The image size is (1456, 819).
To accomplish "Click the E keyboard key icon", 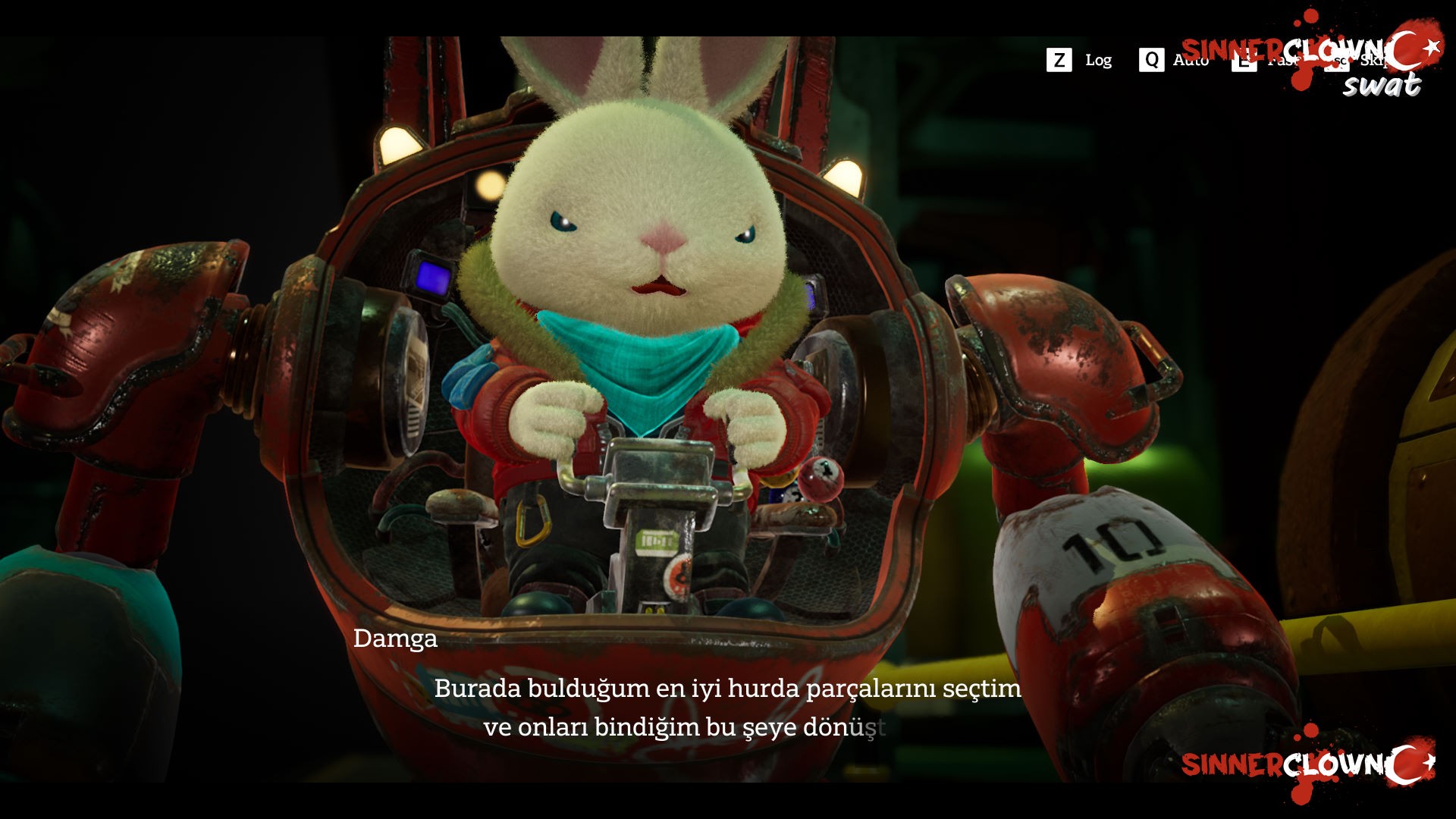I will point(1244,61).
